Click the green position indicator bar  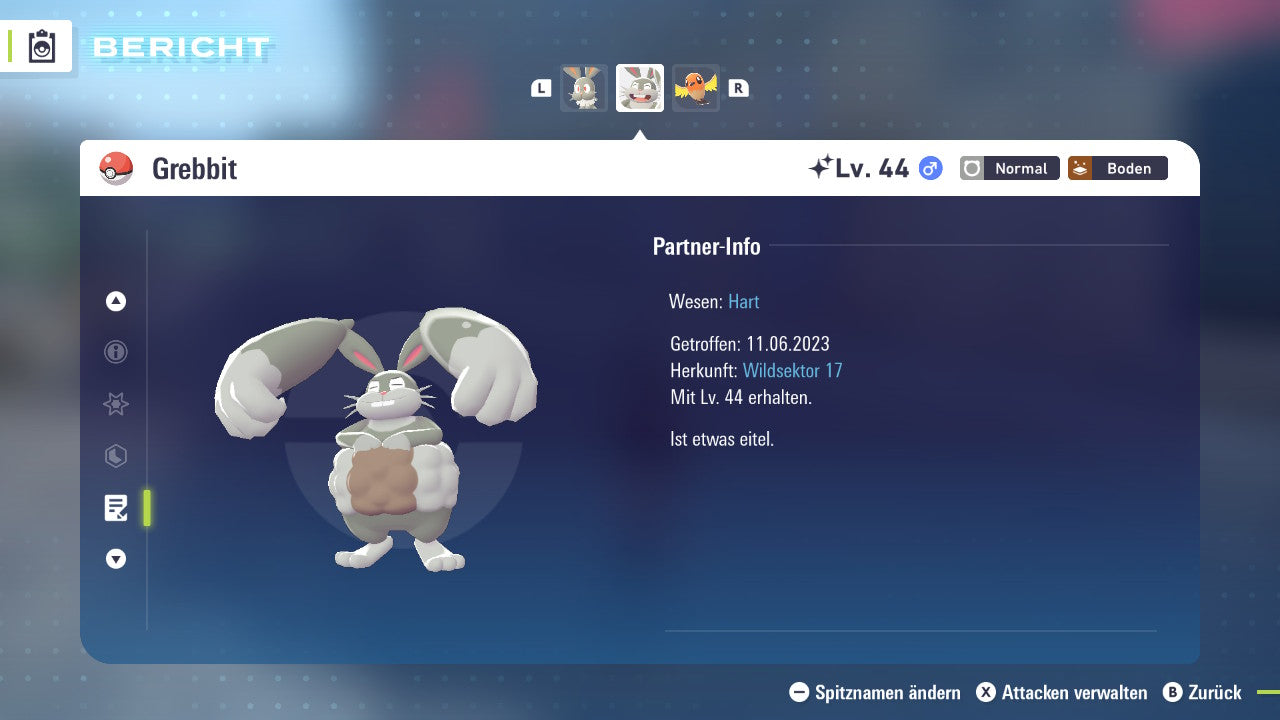coord(145,507)
